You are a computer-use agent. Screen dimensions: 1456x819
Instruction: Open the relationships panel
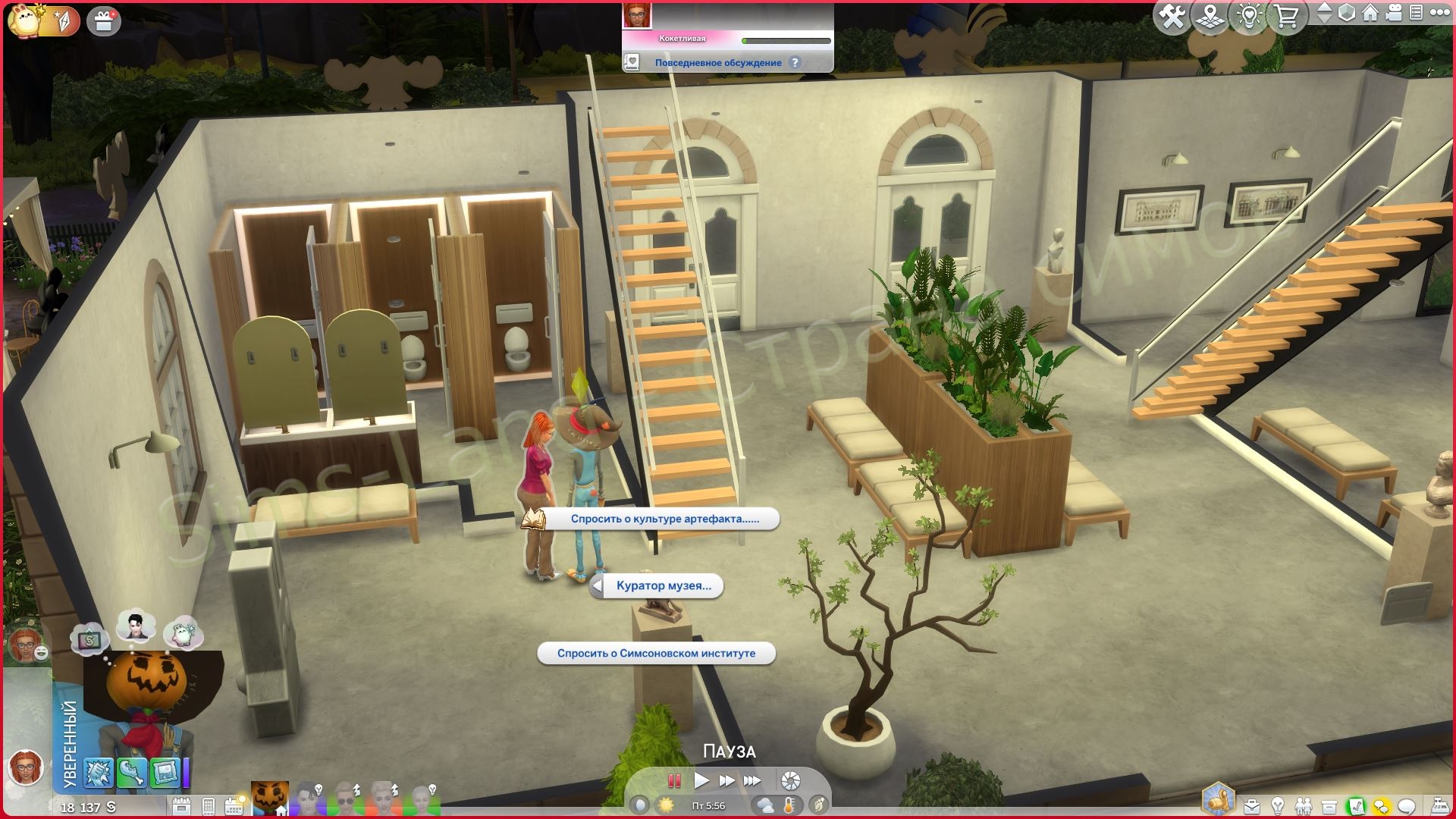pyautogui.click(x=1304, y=806)
